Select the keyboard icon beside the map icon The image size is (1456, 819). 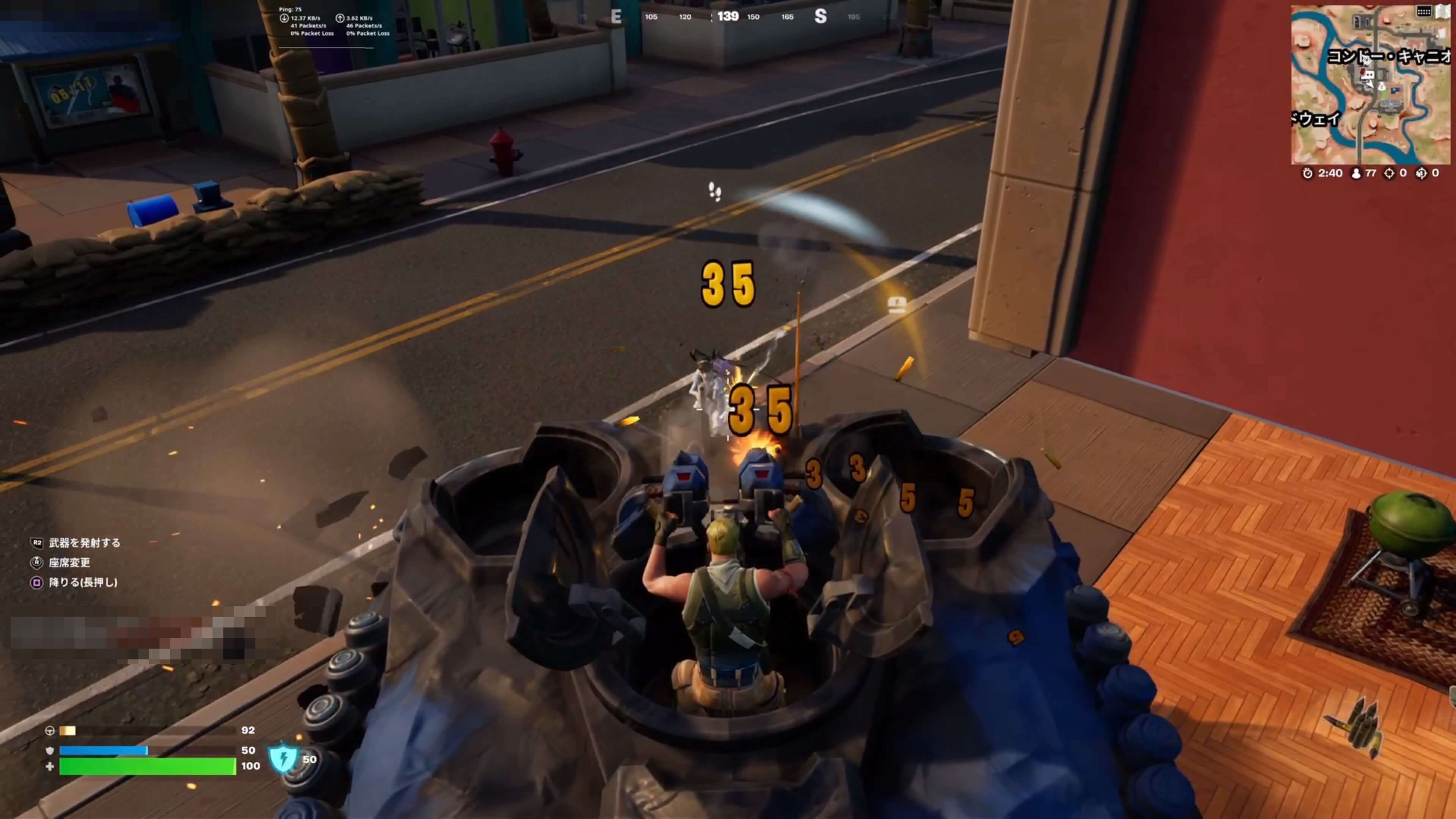[1424, 11]
